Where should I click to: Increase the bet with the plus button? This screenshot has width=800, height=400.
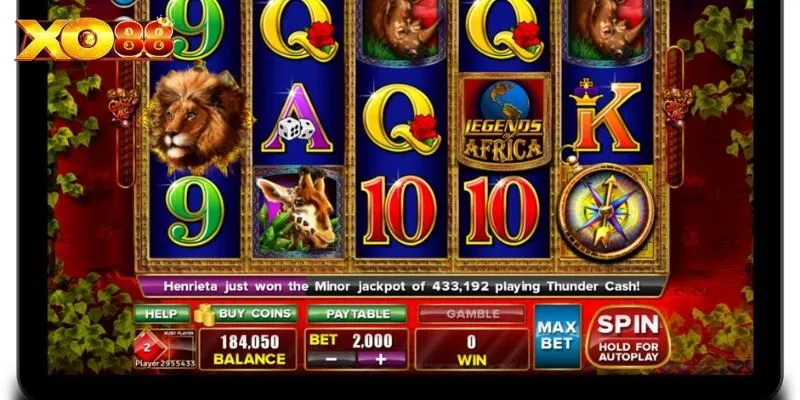[380, 359]
